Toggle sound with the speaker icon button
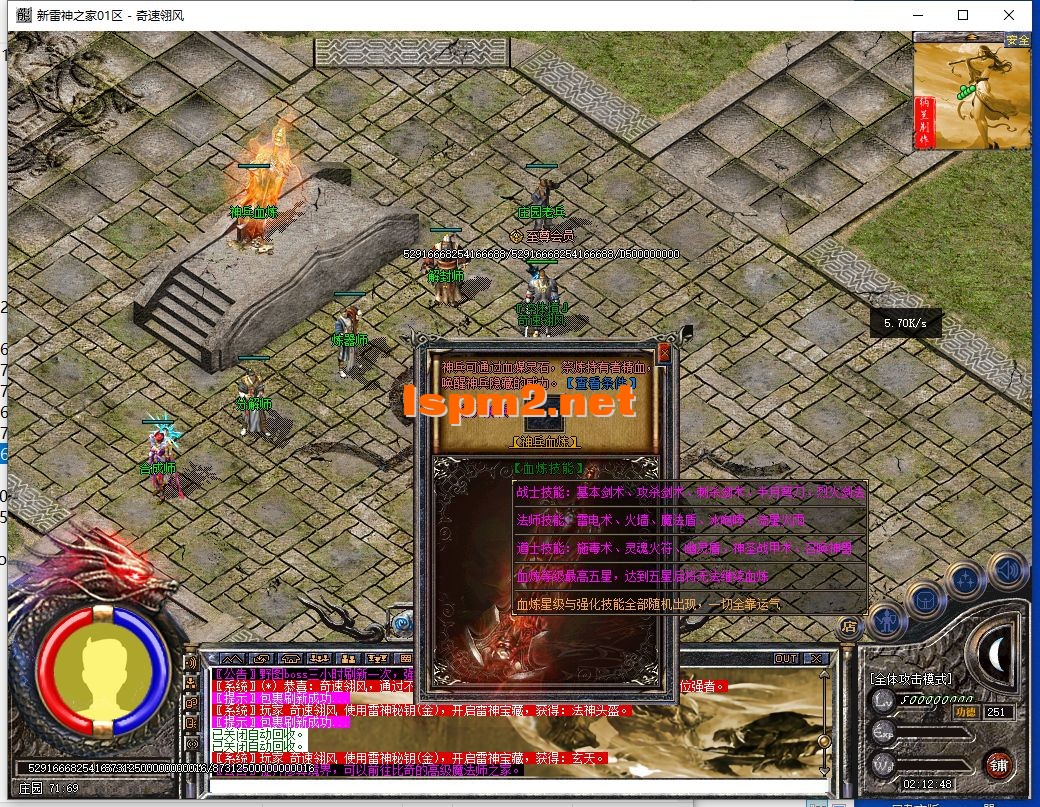This screenshot has height=807, width=1040. coord(1005,569)
